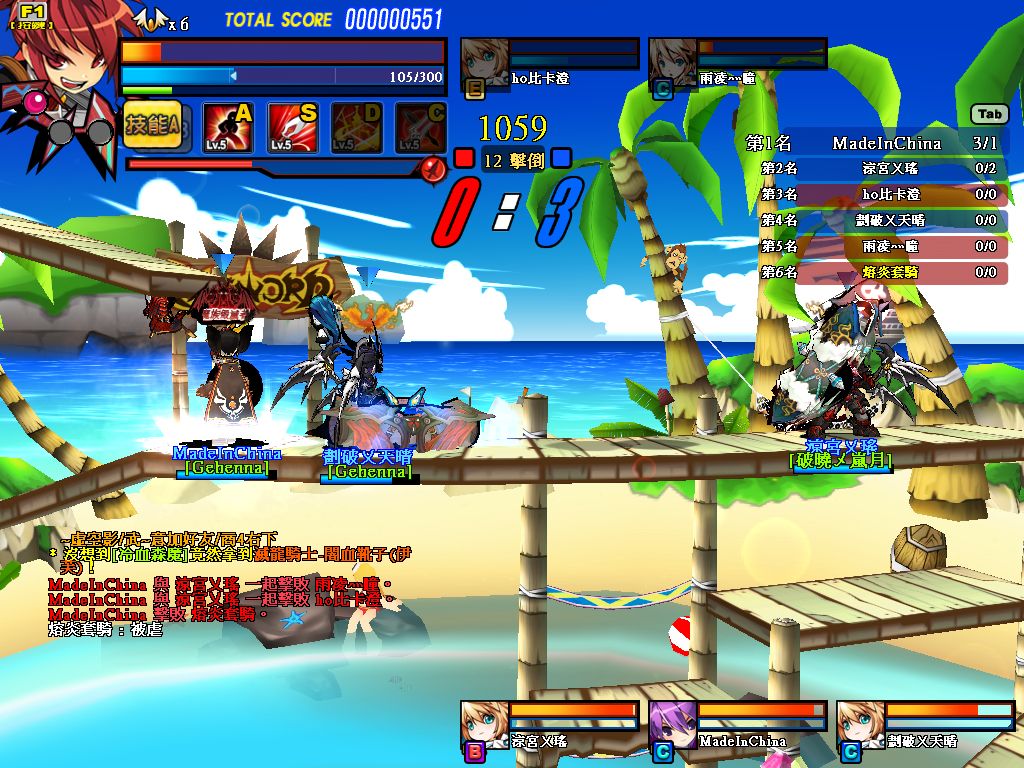1024x768 pixels.
Task: Select the purple-haired MadeInChina portrait in the bottom bar
Action: tap(672, 725)
